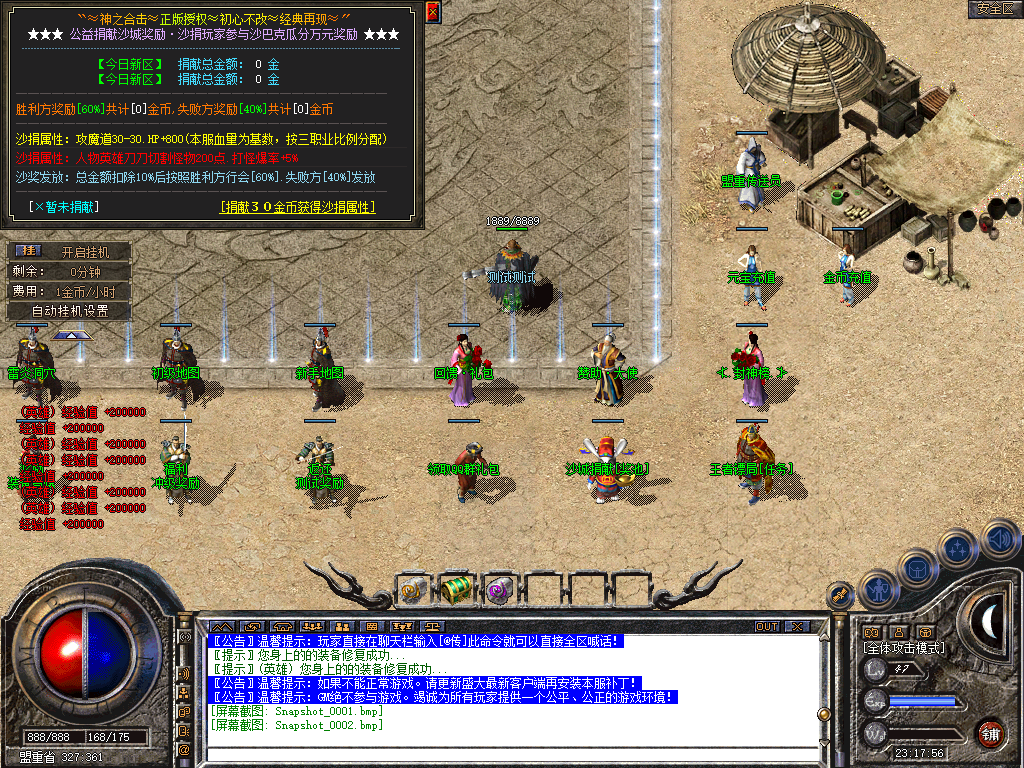Image resolution: width=1024 pixels, height=768 pixels.
Task: Open the green treasure chest slot
Action: (x=456, y=590)
